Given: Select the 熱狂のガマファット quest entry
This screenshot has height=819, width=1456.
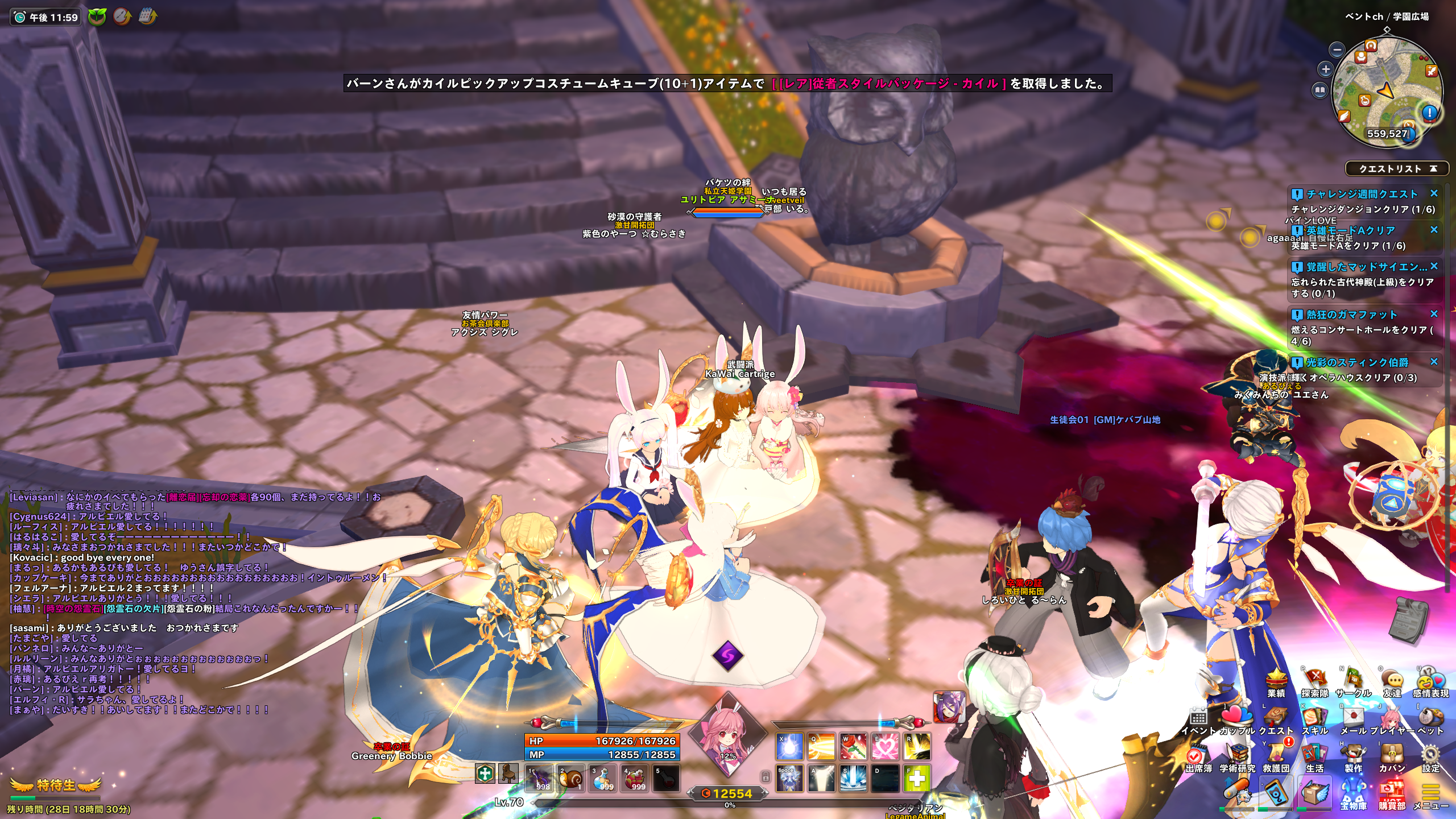Looking at the screenshot, I should pos(1351,315).
